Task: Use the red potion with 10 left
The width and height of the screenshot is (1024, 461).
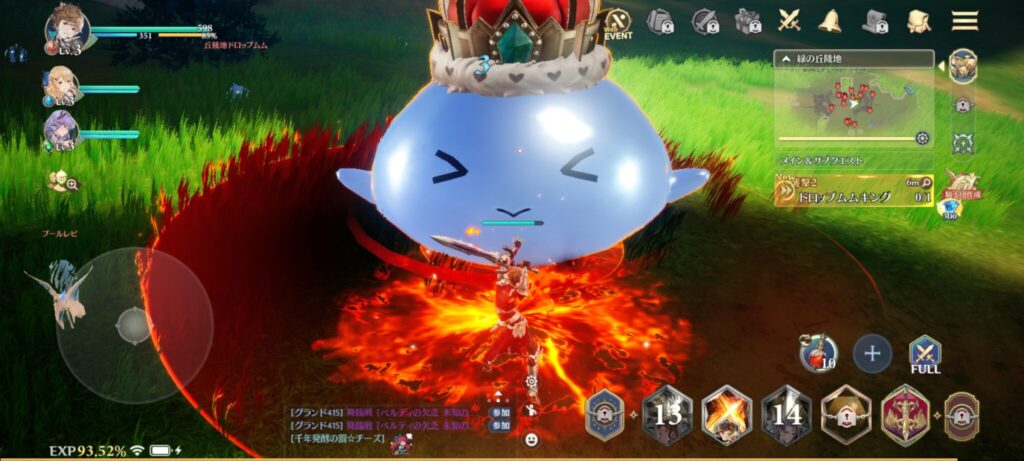Action: 817,352
